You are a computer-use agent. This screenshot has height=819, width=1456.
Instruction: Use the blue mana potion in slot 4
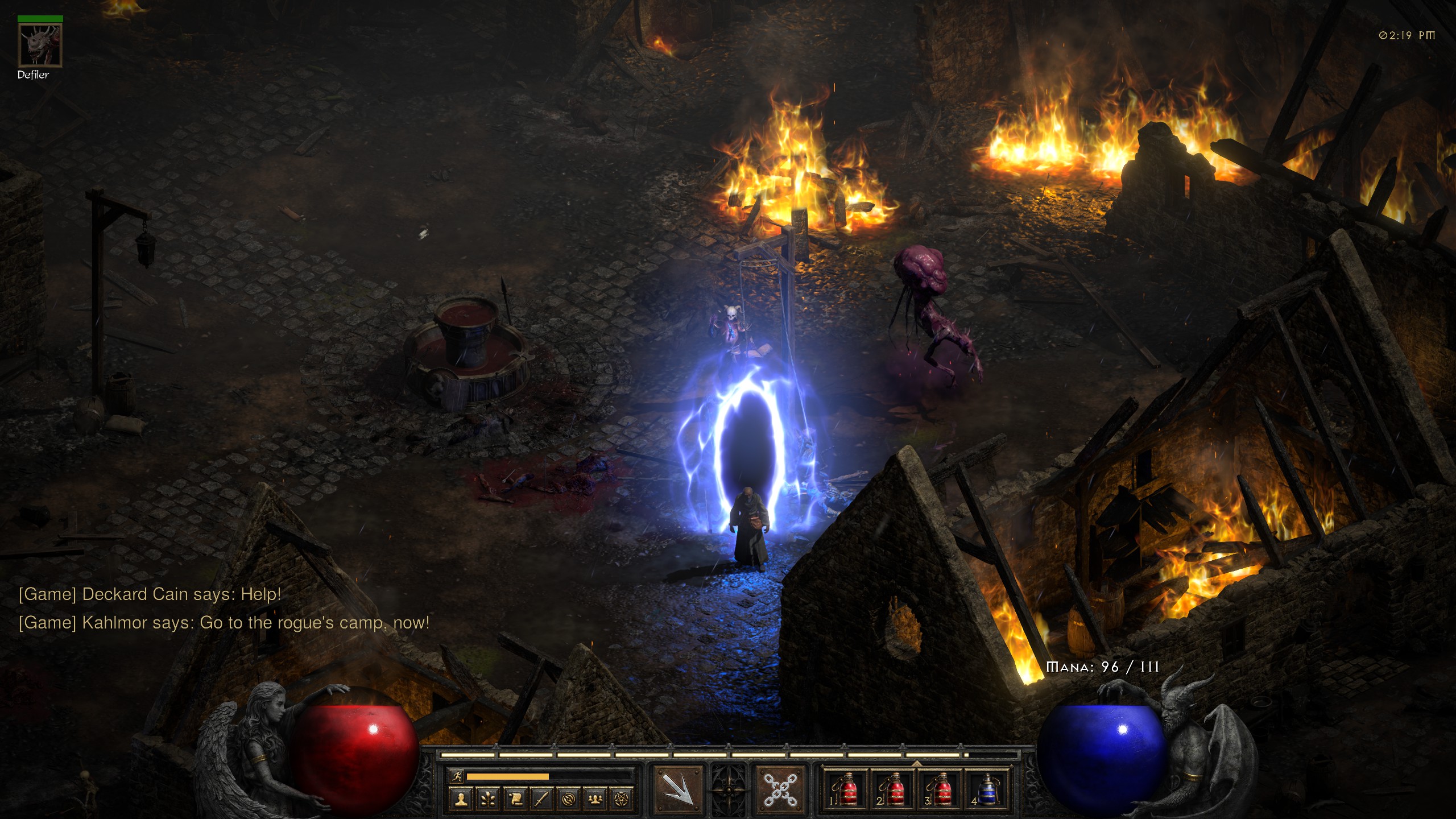click(987, 789)
